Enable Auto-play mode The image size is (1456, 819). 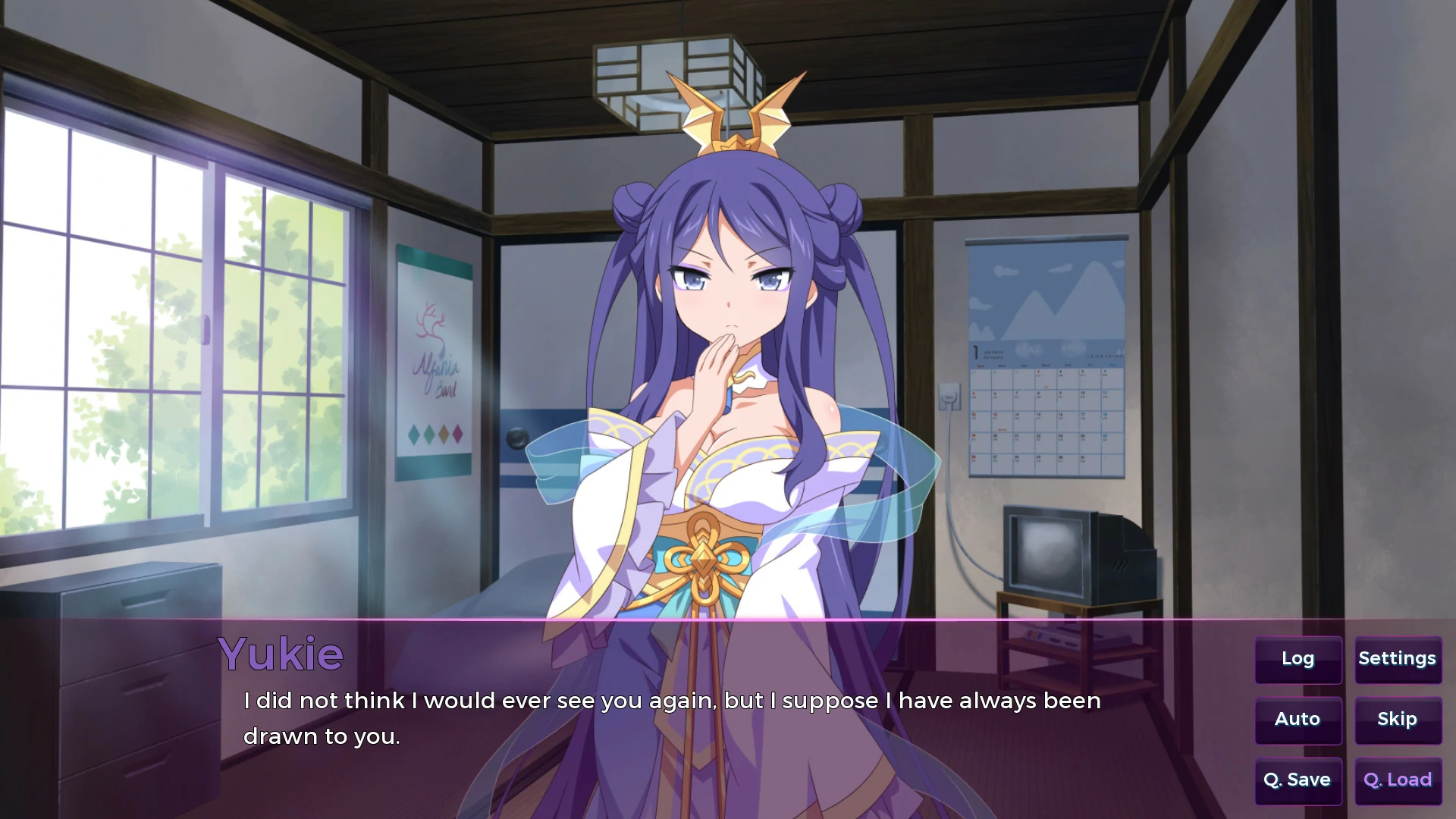coord(1298,720)
